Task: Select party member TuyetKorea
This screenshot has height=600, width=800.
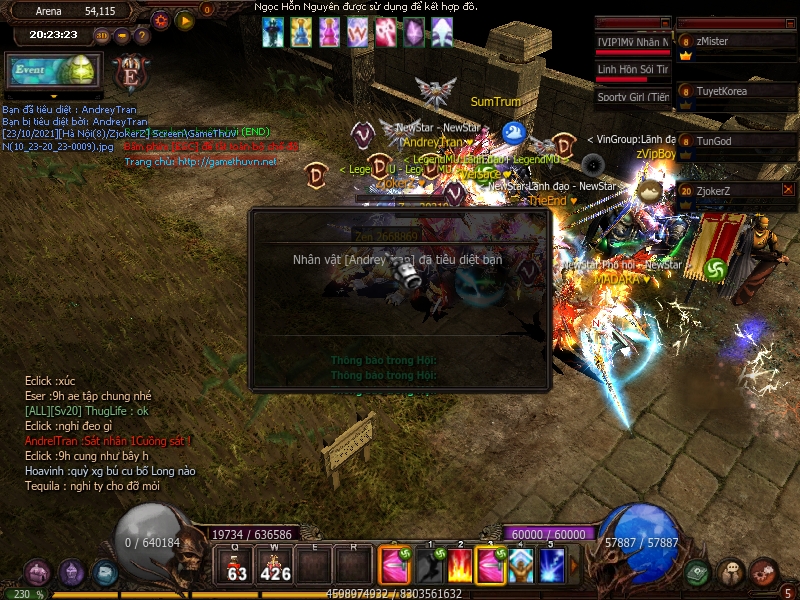Action: [737, 93]
